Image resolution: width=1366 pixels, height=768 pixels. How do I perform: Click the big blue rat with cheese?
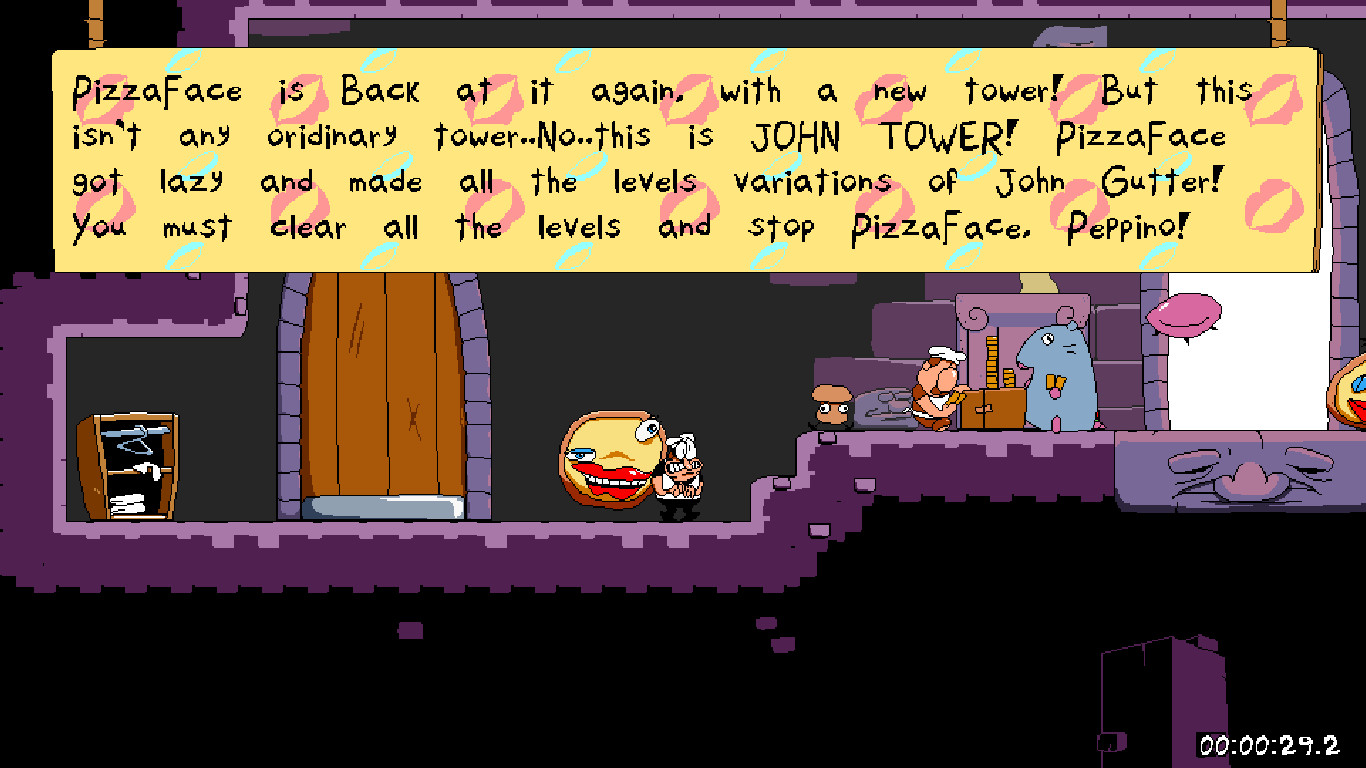(x=1055, y=375)
